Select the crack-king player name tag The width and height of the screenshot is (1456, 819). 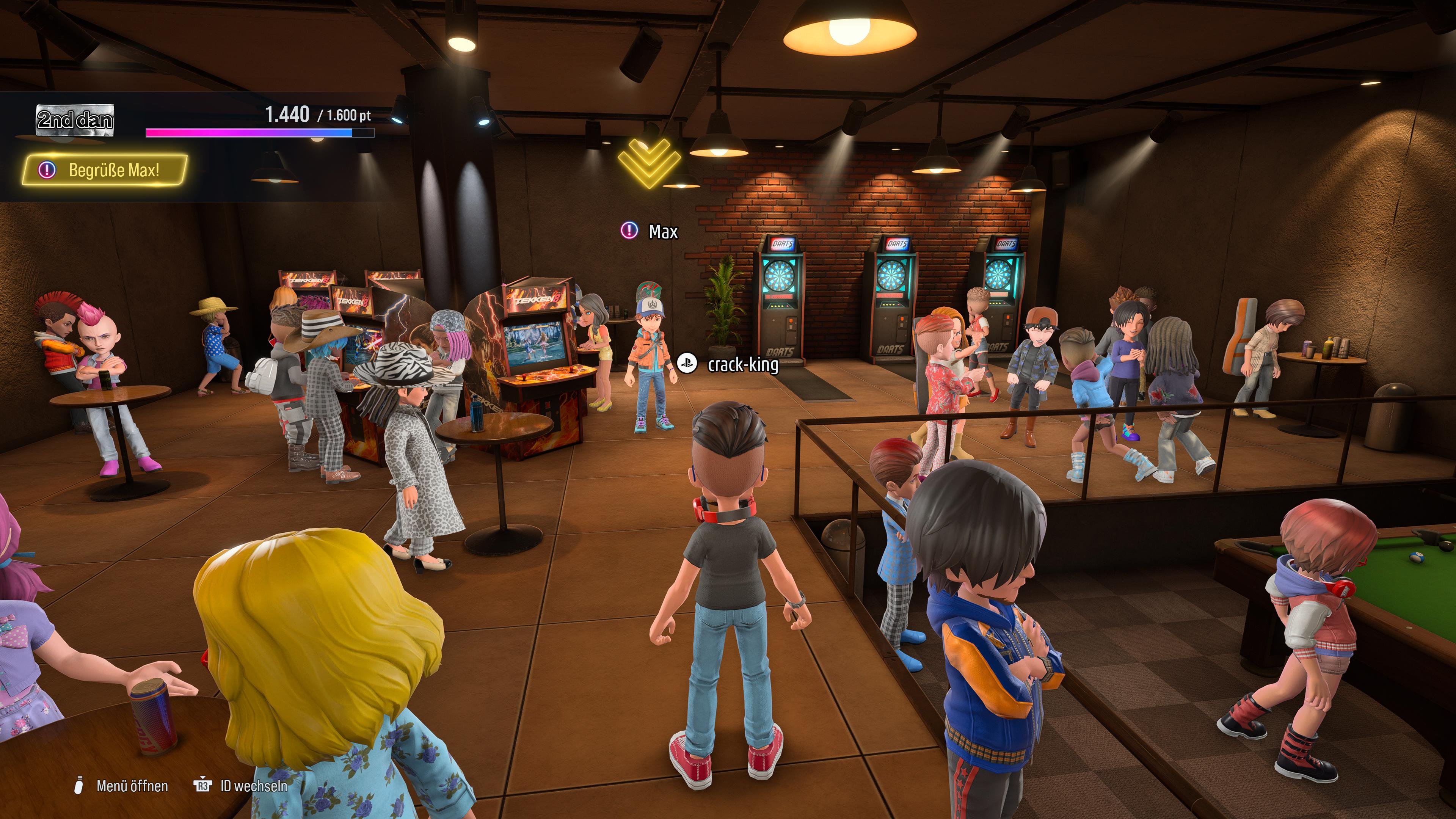click(729, 364)
